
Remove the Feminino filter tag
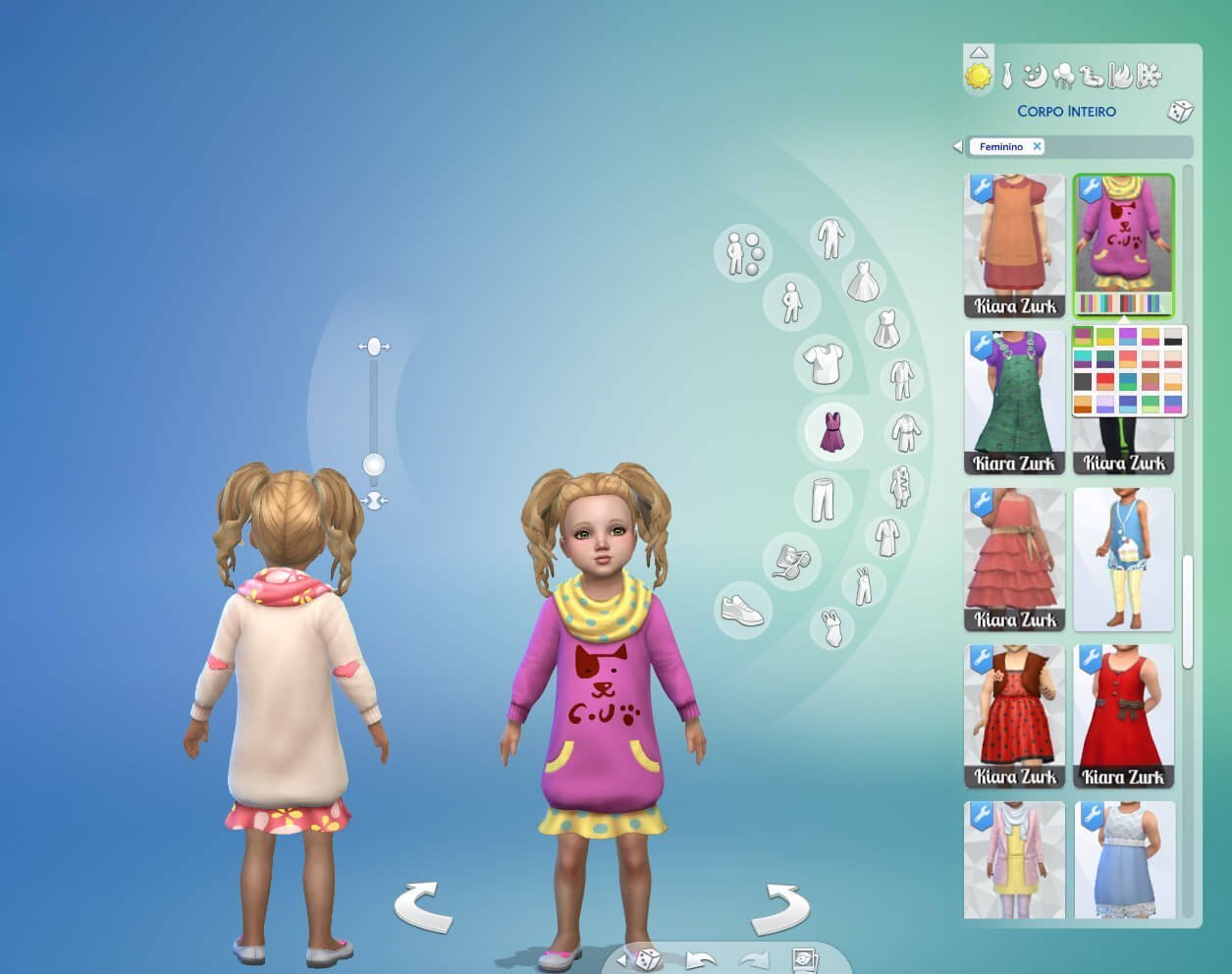[x=1037, y=146]
